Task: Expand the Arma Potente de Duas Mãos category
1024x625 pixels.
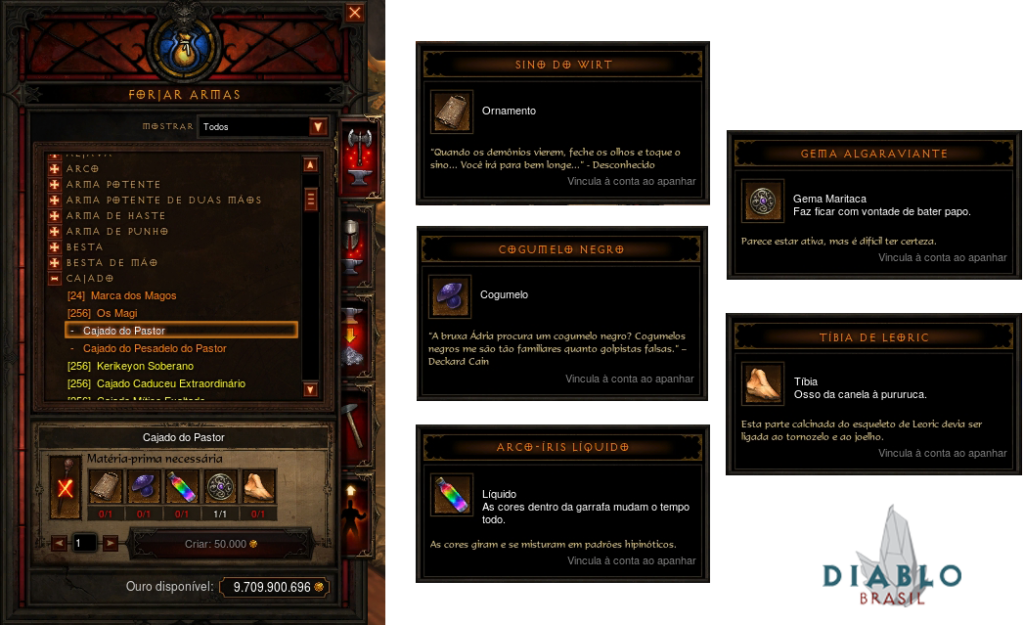Action: (55, 200)
